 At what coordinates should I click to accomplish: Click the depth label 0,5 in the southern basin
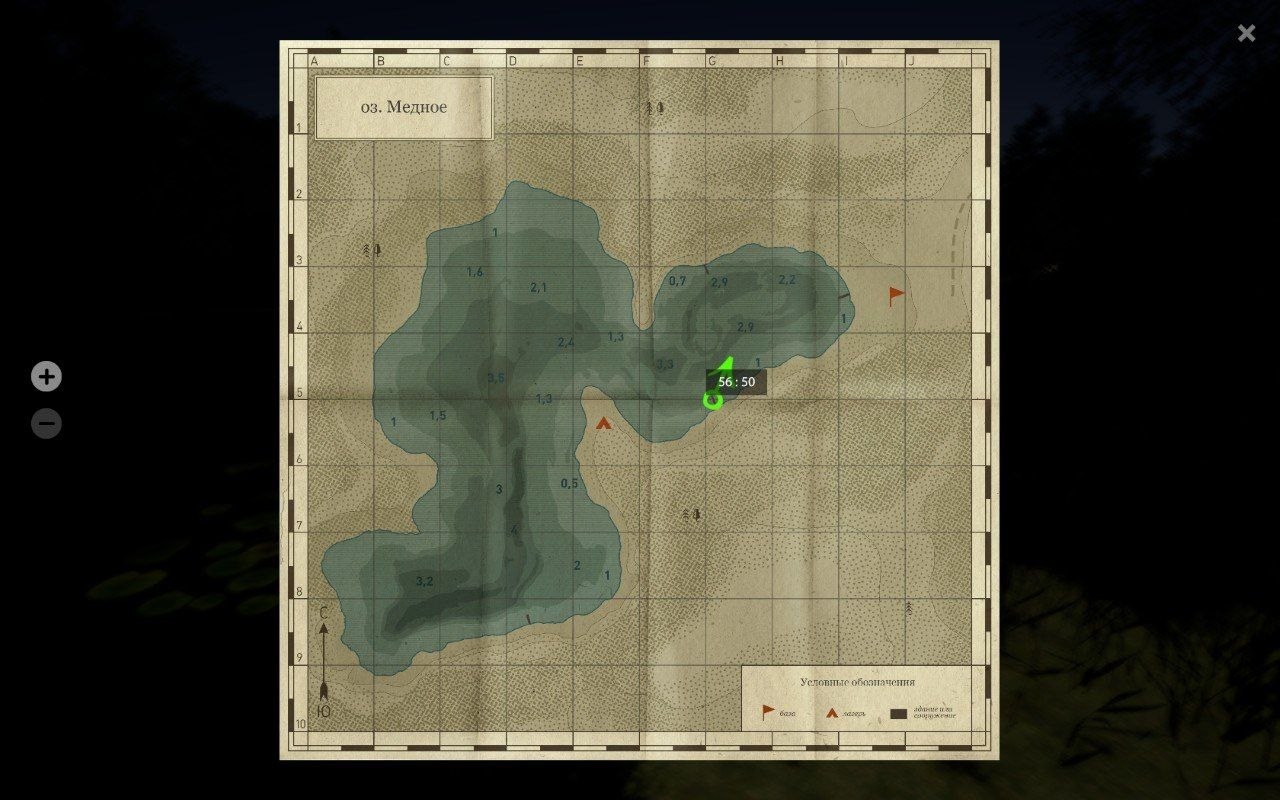[x=568, y=482]
